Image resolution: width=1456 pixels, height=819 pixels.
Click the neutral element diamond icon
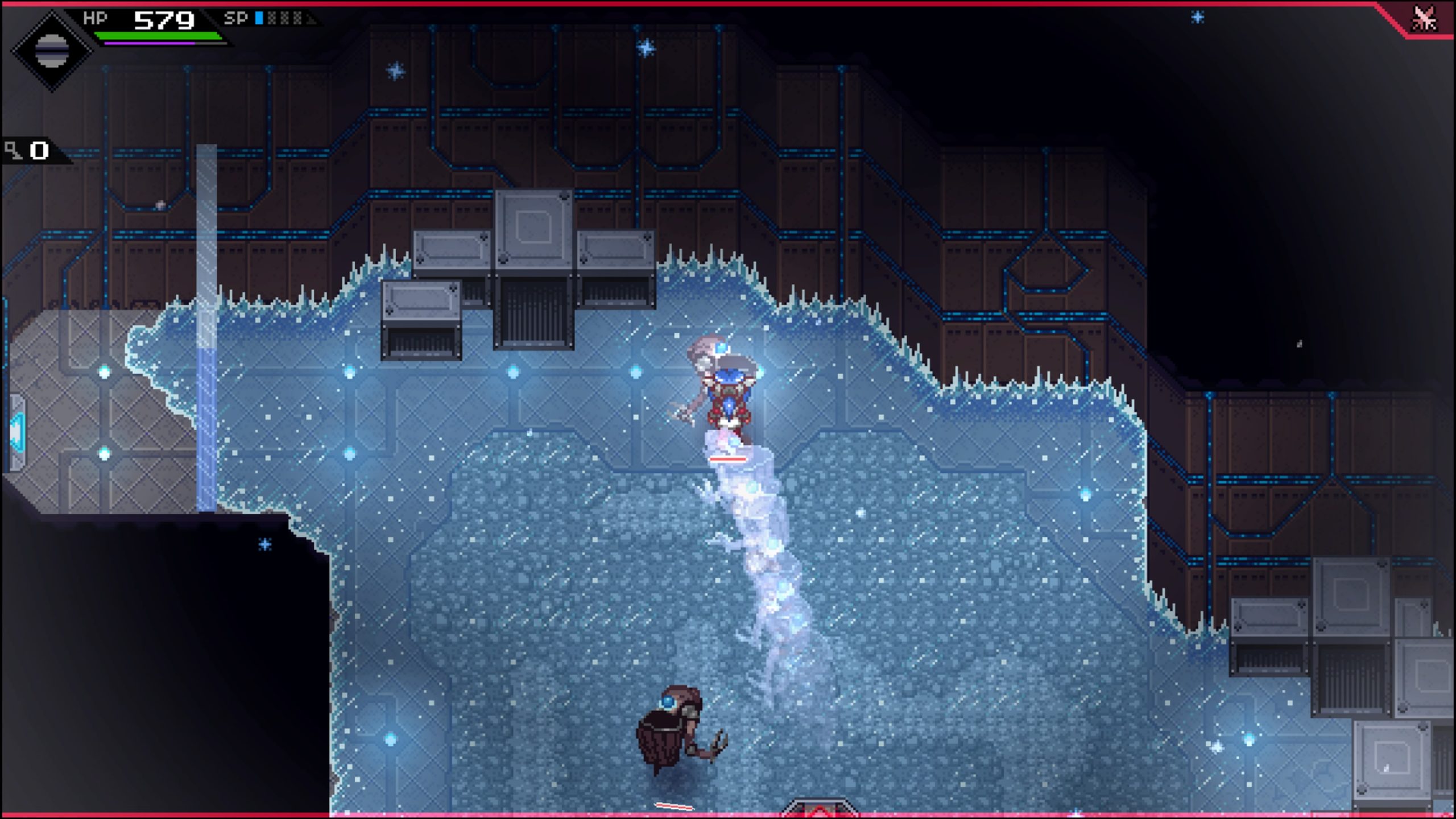pyautogui.click(x=51, y=50)
